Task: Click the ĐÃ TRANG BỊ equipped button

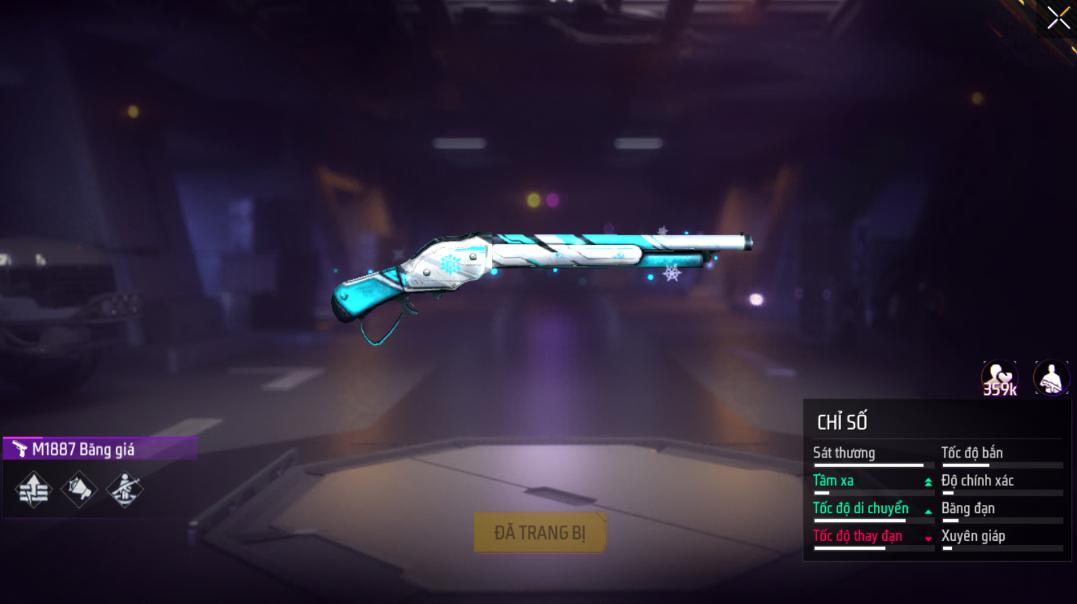Action: [x=540, y=532]
